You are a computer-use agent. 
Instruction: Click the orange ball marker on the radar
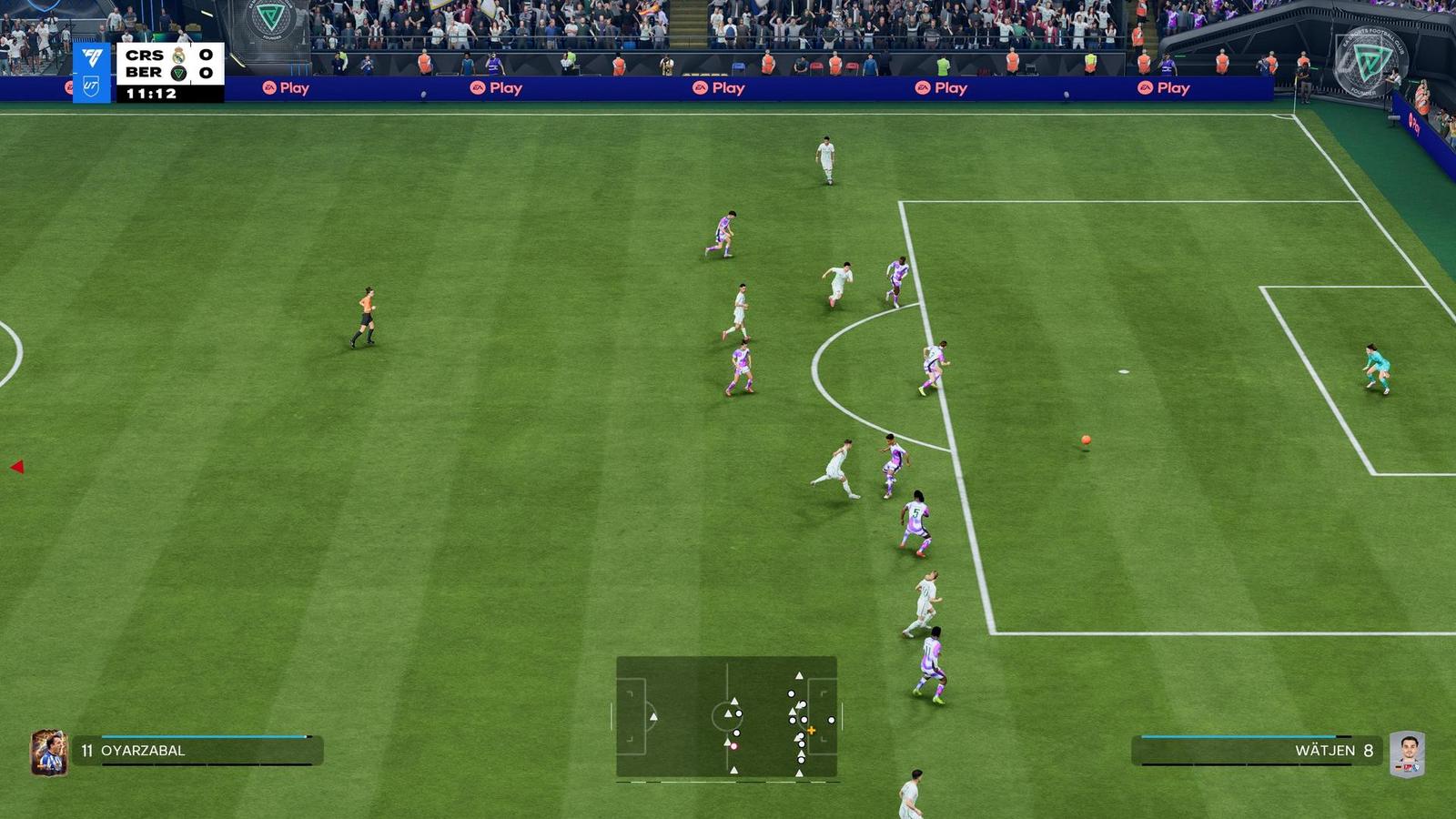click(x=810, y=730)
